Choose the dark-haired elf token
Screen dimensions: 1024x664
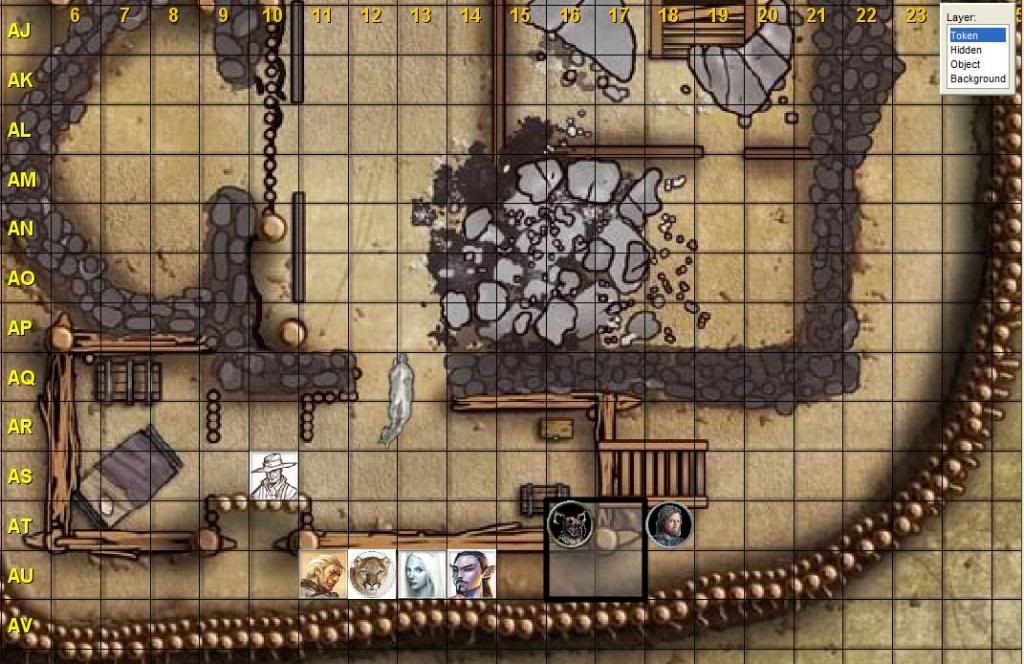(470, 574)
